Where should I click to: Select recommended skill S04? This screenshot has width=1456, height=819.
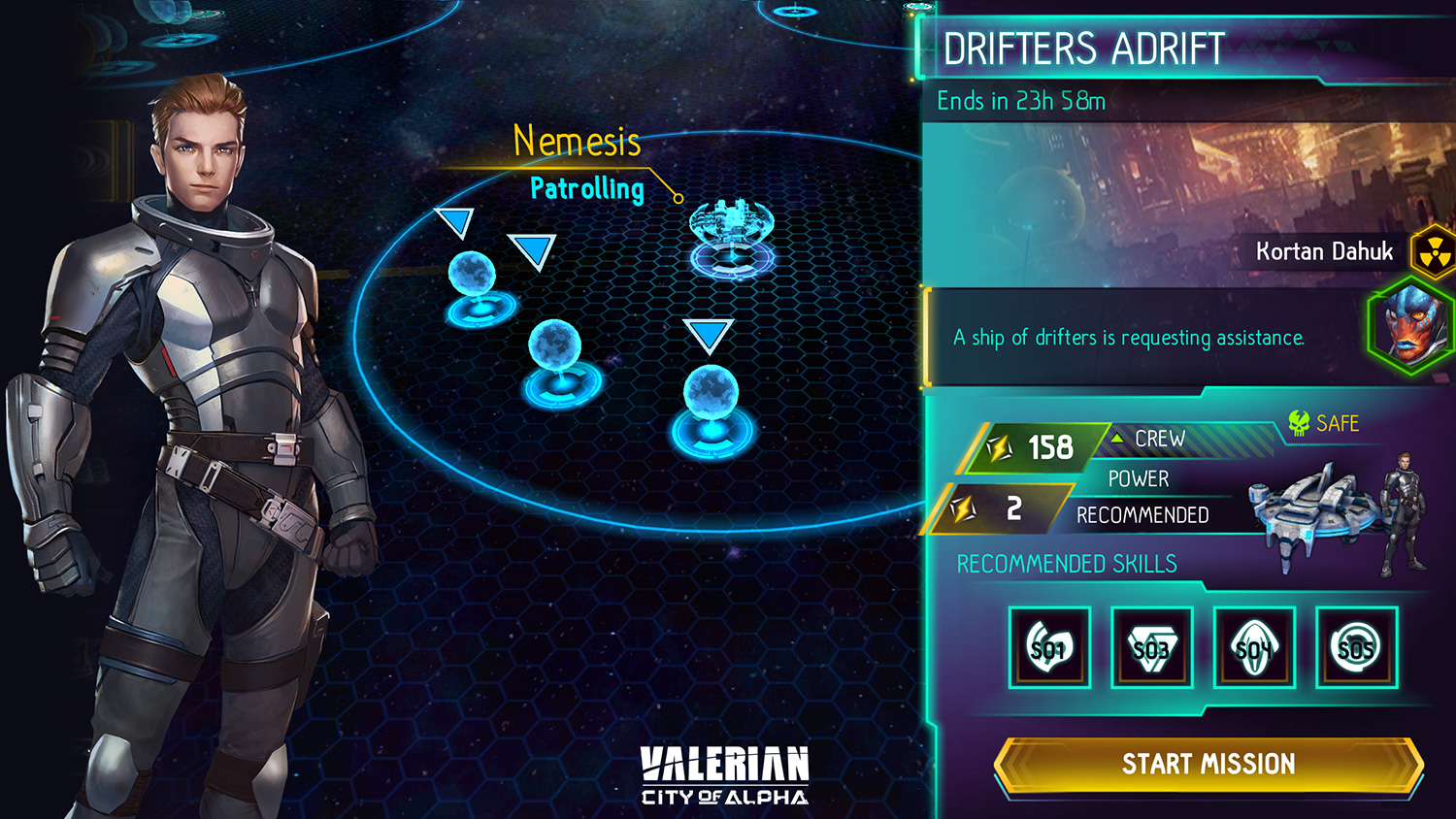[1253, 647]
